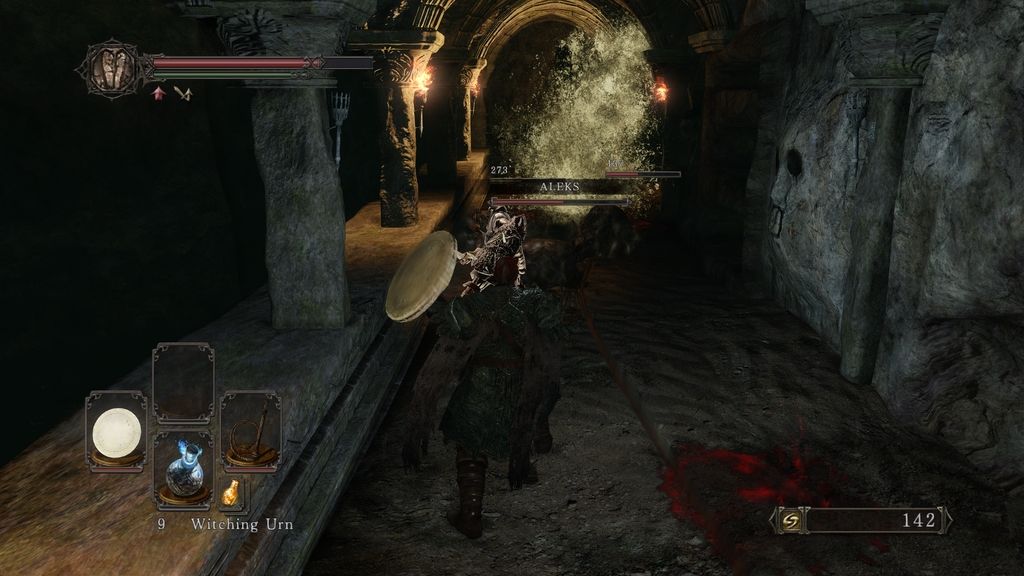Select the whip weapon slot

click(250, 431)
